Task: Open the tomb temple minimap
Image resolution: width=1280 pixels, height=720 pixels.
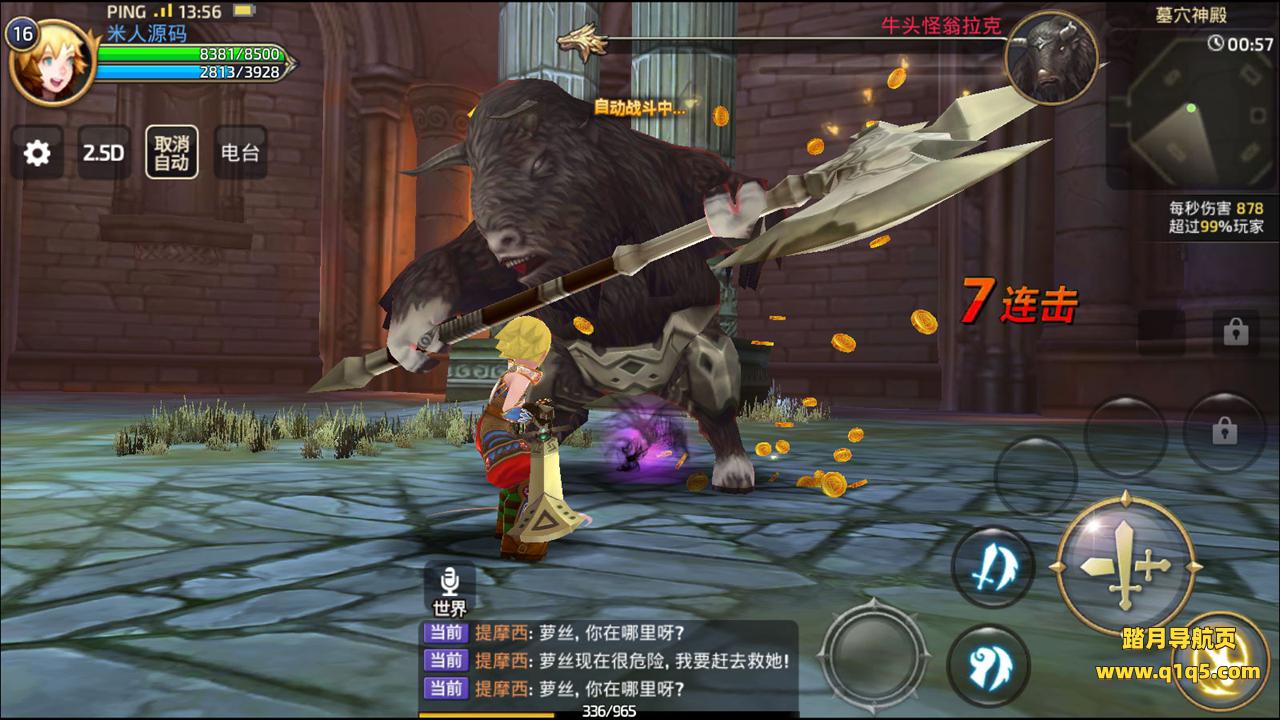Action: coord(1190,110)
